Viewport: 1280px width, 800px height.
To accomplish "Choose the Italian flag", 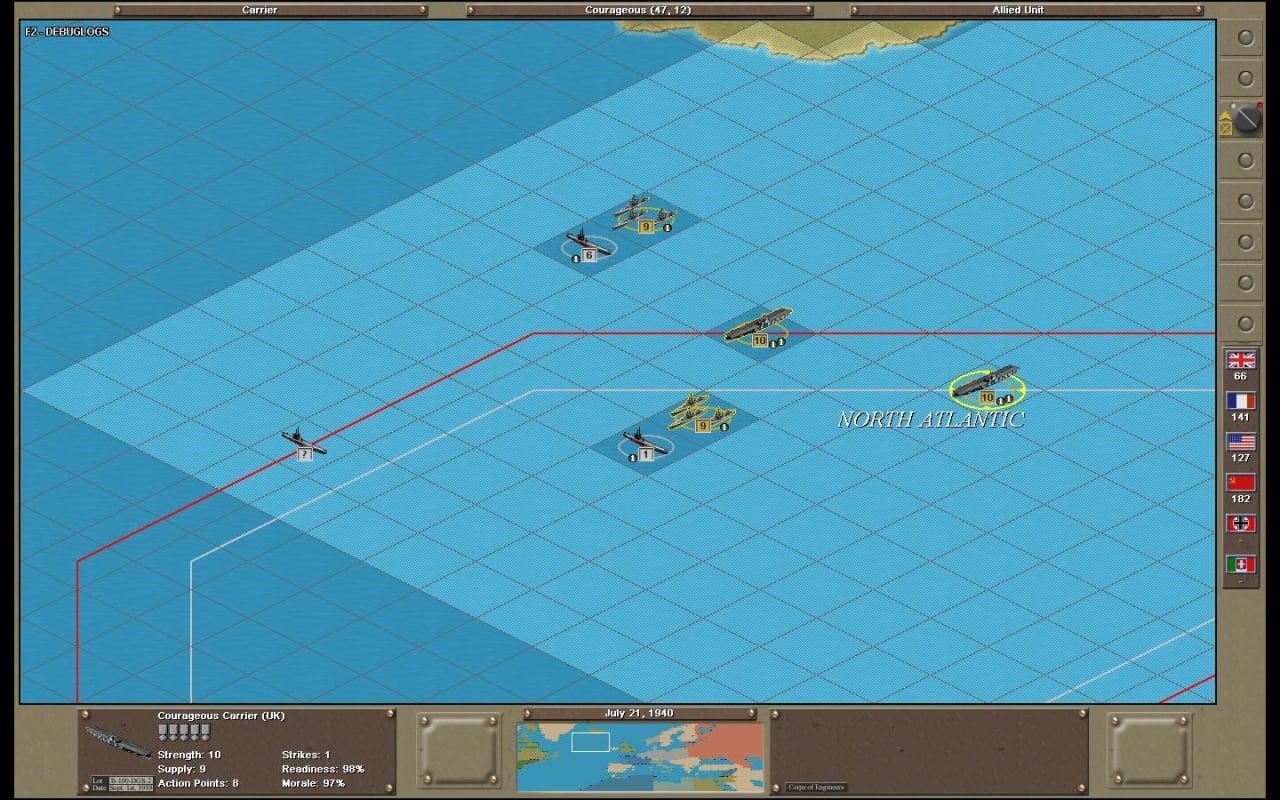I will coord(1241,565).
